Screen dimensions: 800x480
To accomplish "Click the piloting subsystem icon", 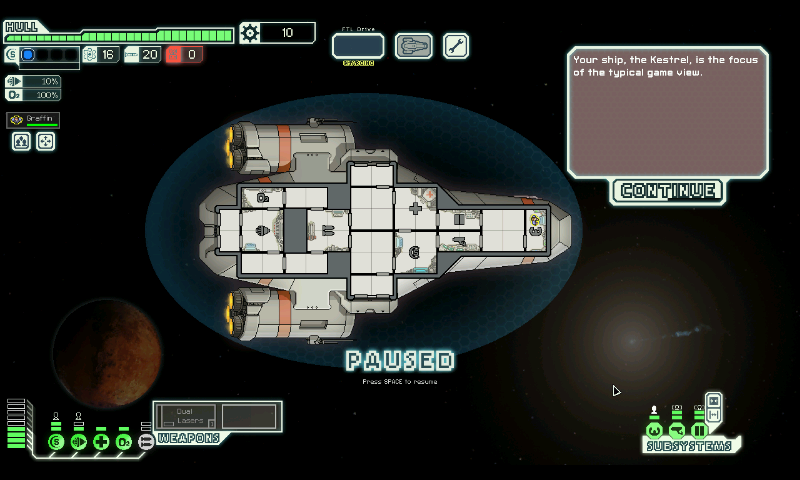I will coord(654,430).
